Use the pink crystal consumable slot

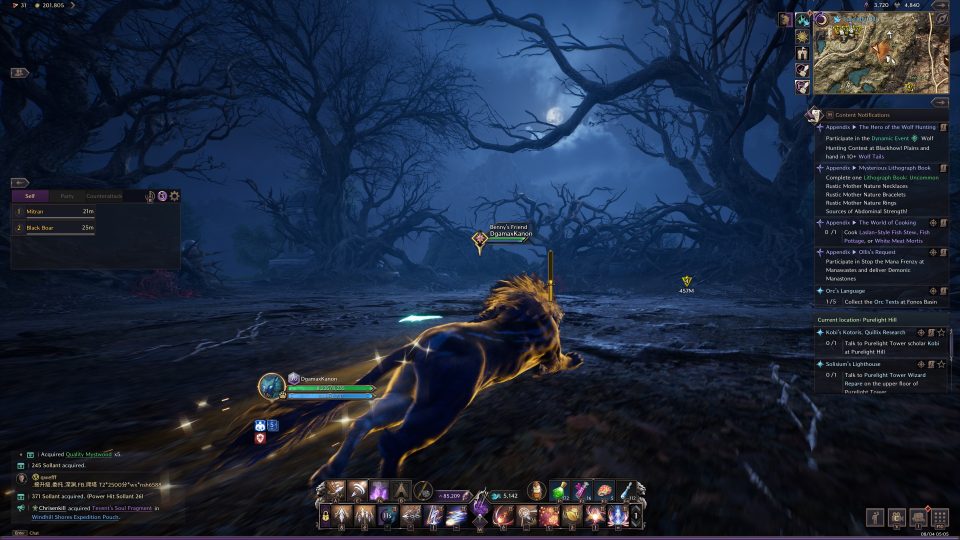[581, 490]
